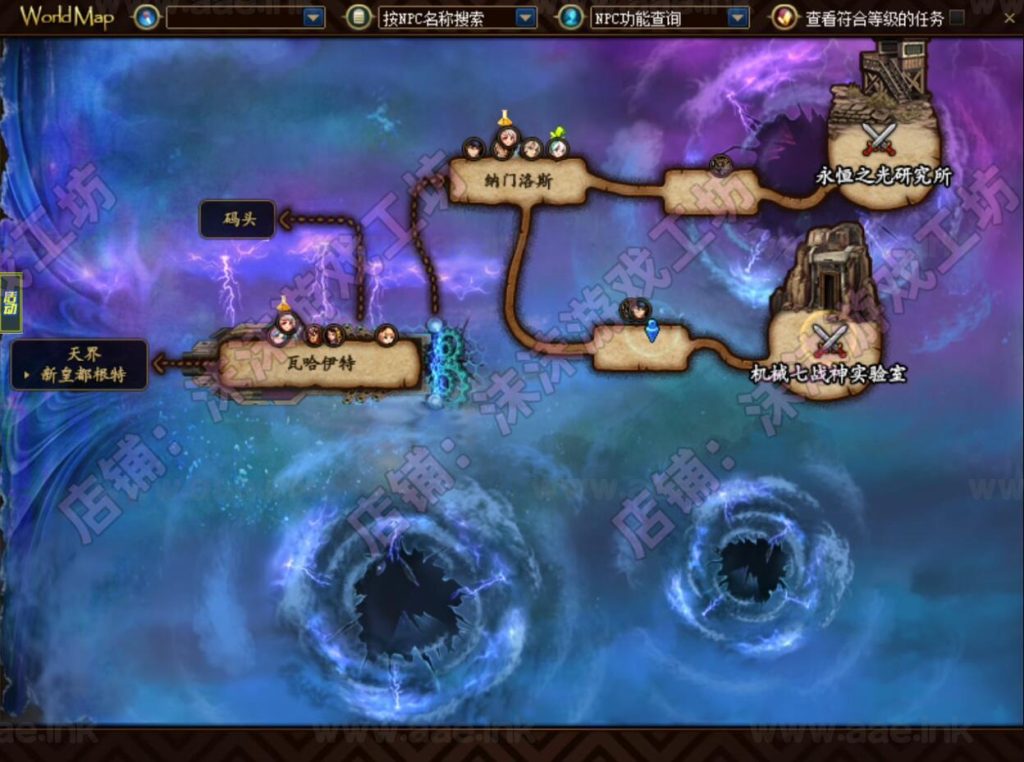Expand the NPC功能查询 dropdown
This screenshot has width=1024, height=762.
tap(738, 17)
